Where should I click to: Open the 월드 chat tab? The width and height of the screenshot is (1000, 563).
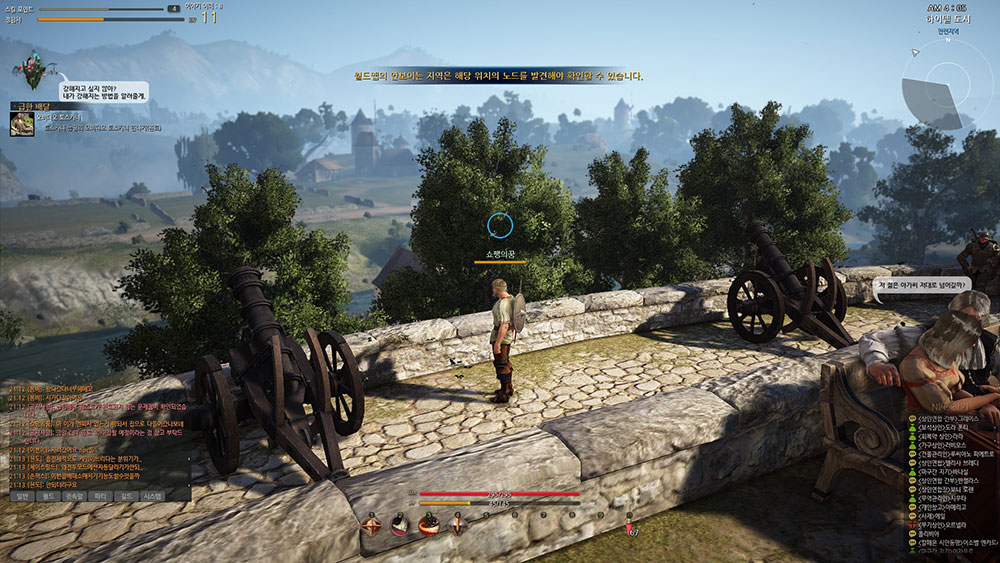[48, 495]
